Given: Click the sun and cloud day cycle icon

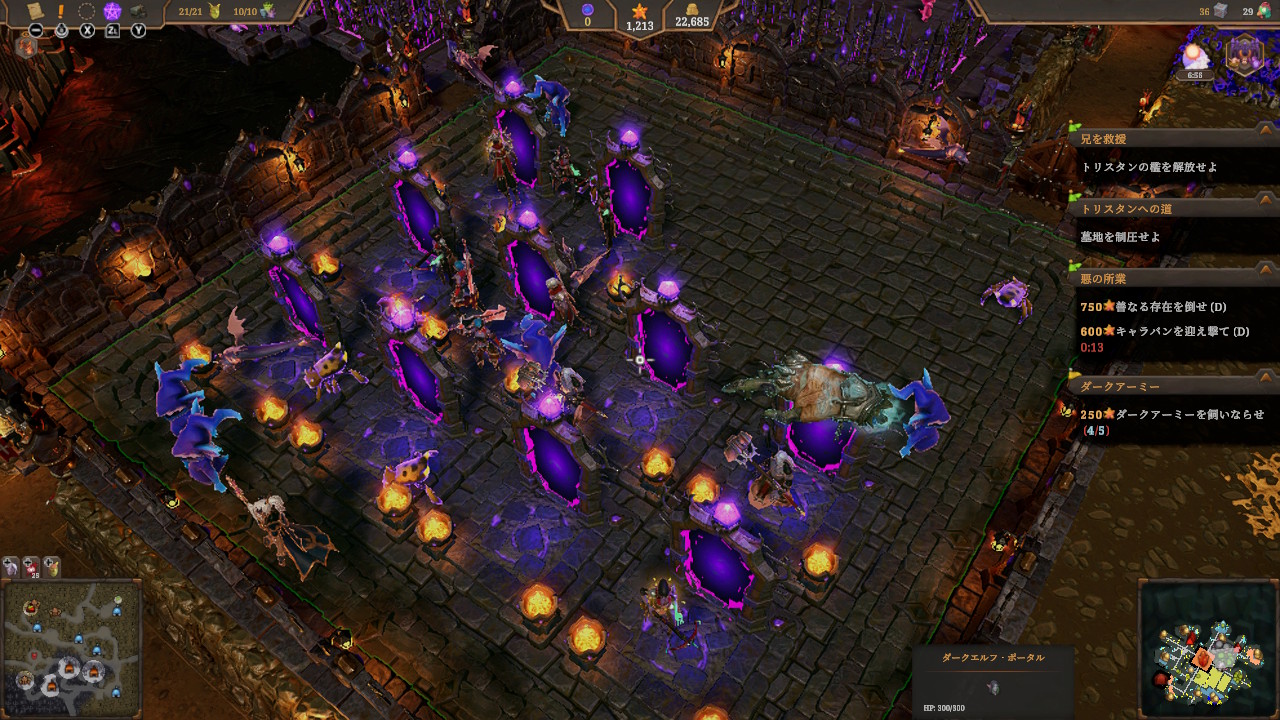Looking at the screenshot, I should [x=1195, y=57].
